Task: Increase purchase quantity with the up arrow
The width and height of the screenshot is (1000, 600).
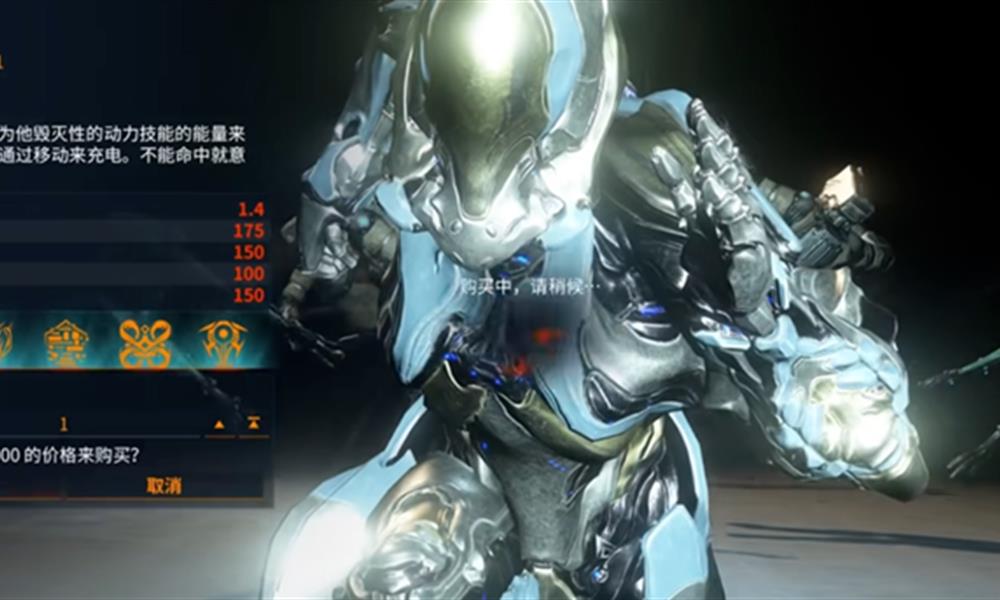Action: click(219, 424)
